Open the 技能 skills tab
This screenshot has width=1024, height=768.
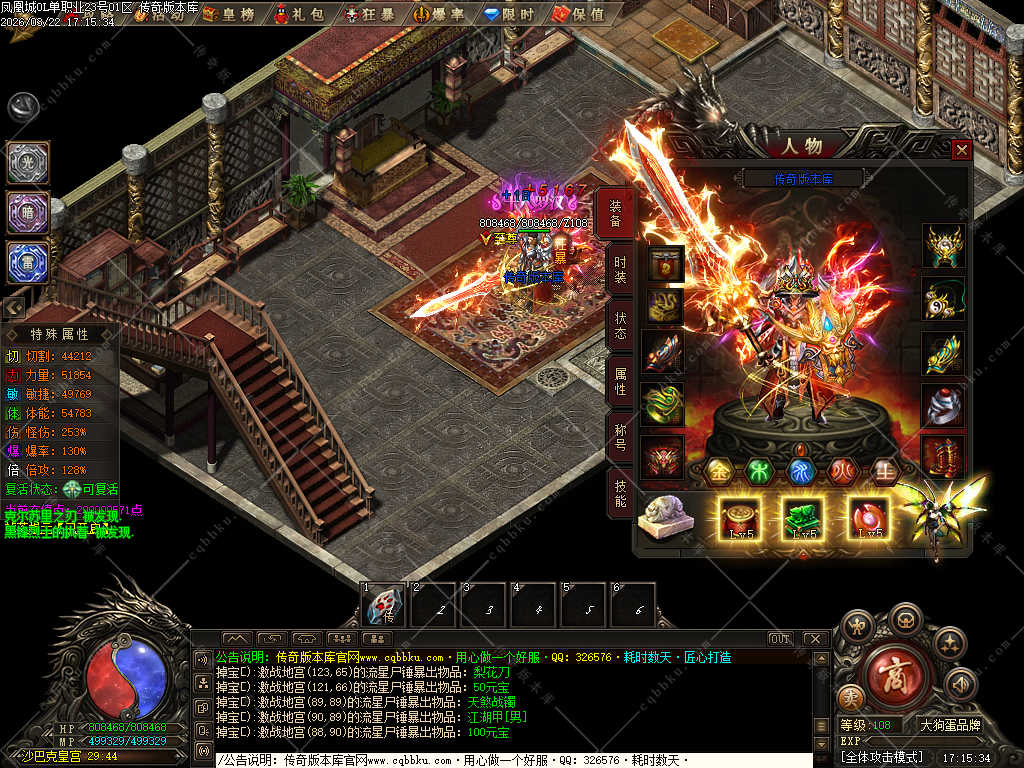click(x=619, y=493)
